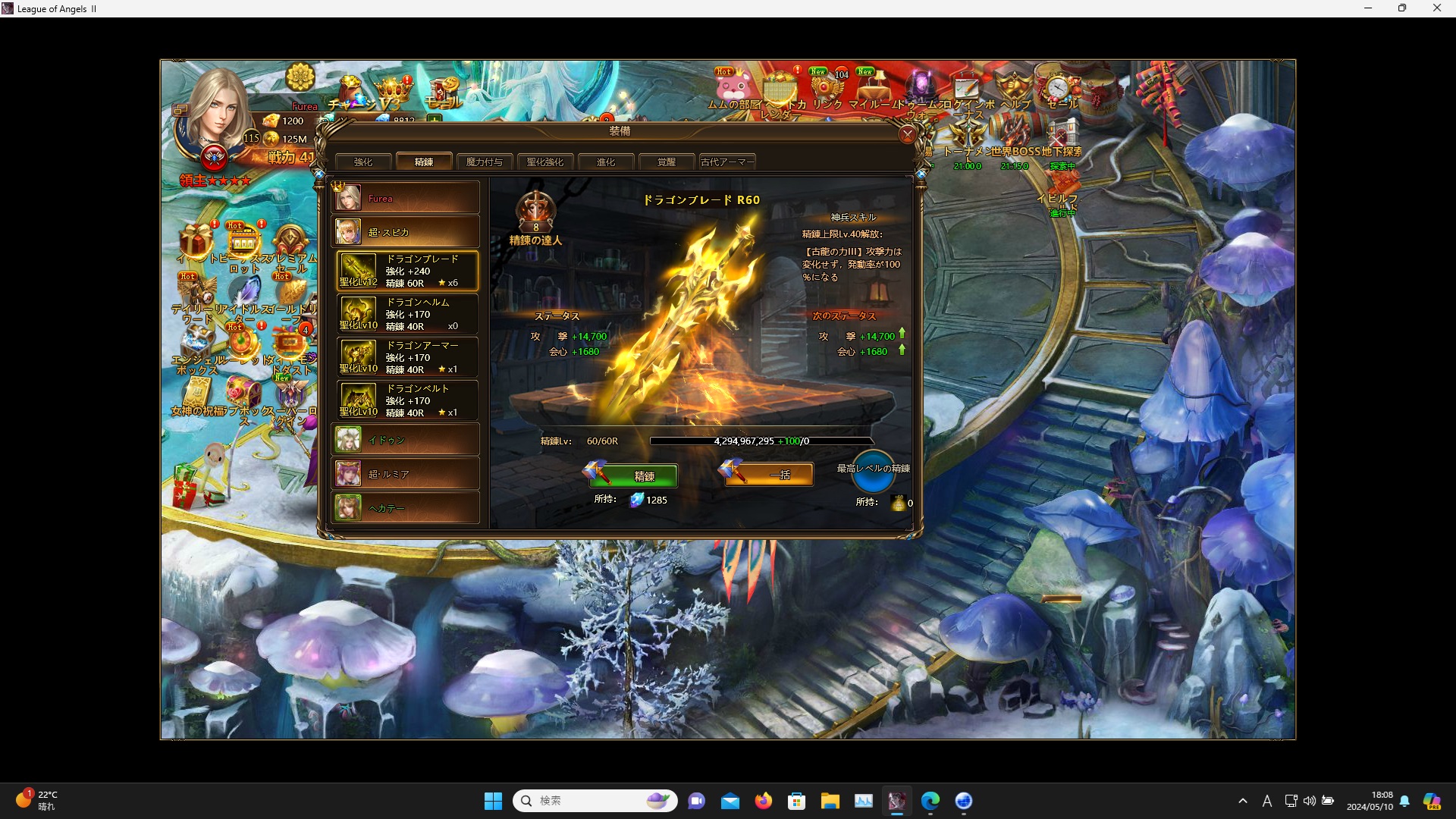The image size is (1456, 819).
Task: Open the 魔力付与 tab
Action: coord(485,162)
